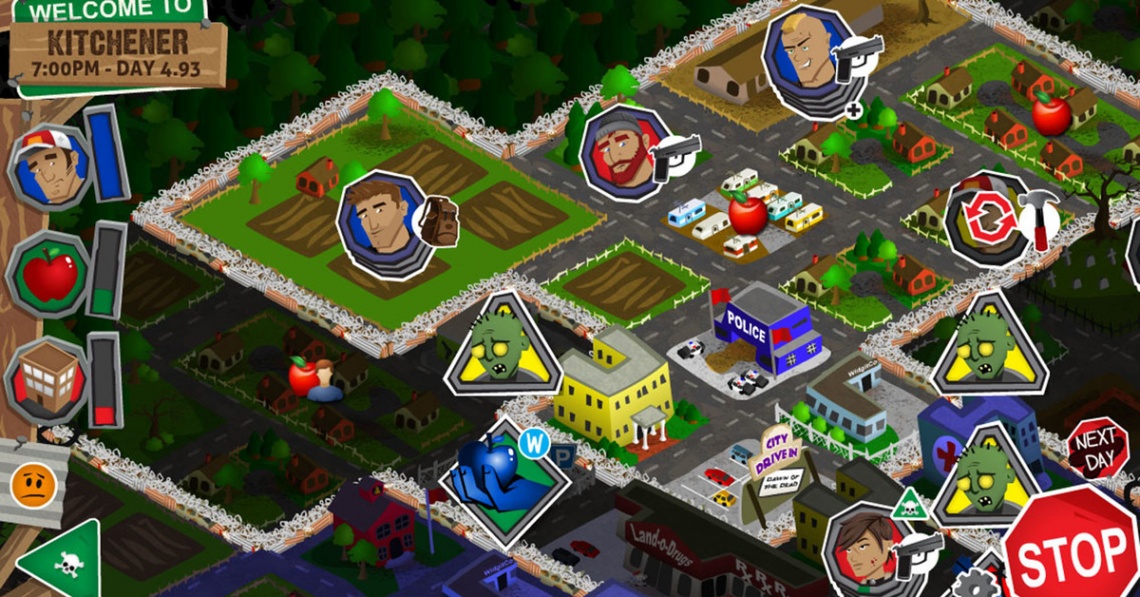Click the apple and person marker on dark houses
This screenshot has height=597, width=1140.
[x=310, y=378]
